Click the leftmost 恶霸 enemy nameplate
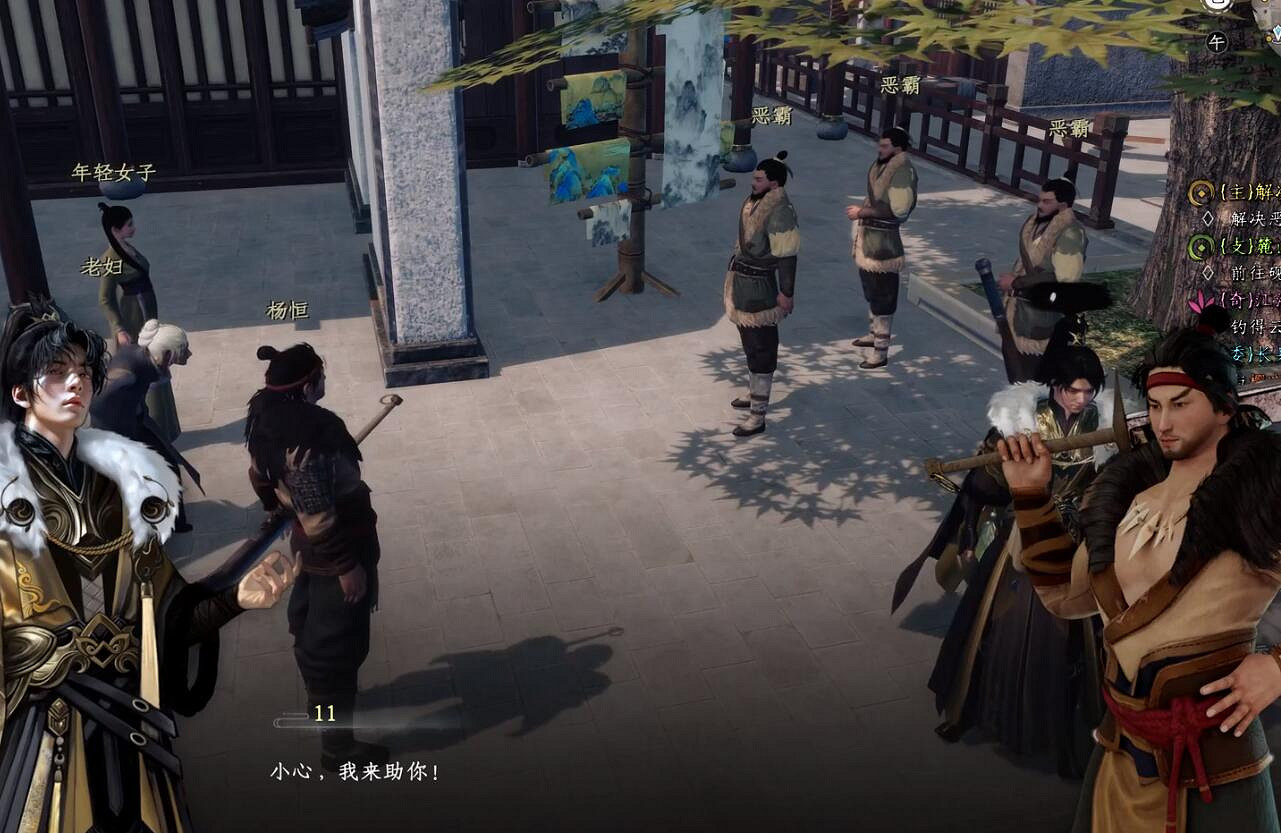Image resolution: width=1281 pixels, height=833 pixels. 770,114
